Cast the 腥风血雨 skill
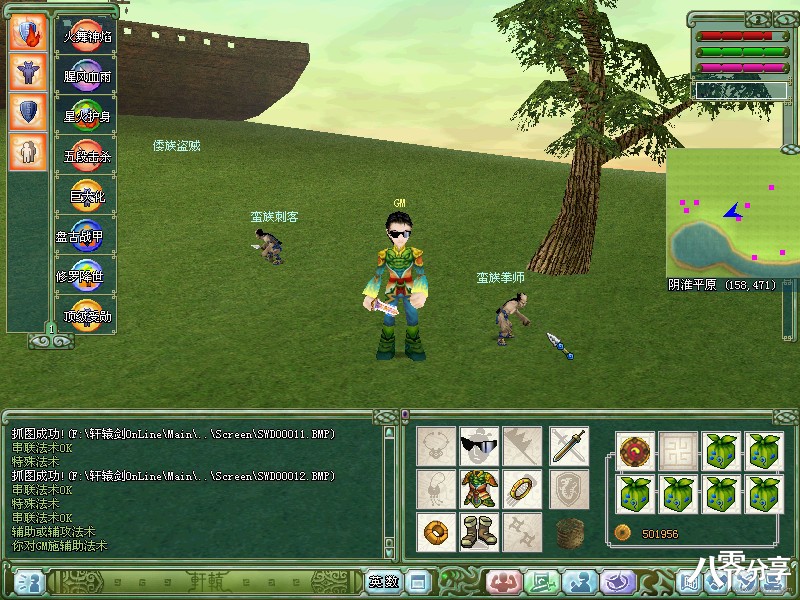The width and height of the screenshot is (800, 600). [87, 75]
